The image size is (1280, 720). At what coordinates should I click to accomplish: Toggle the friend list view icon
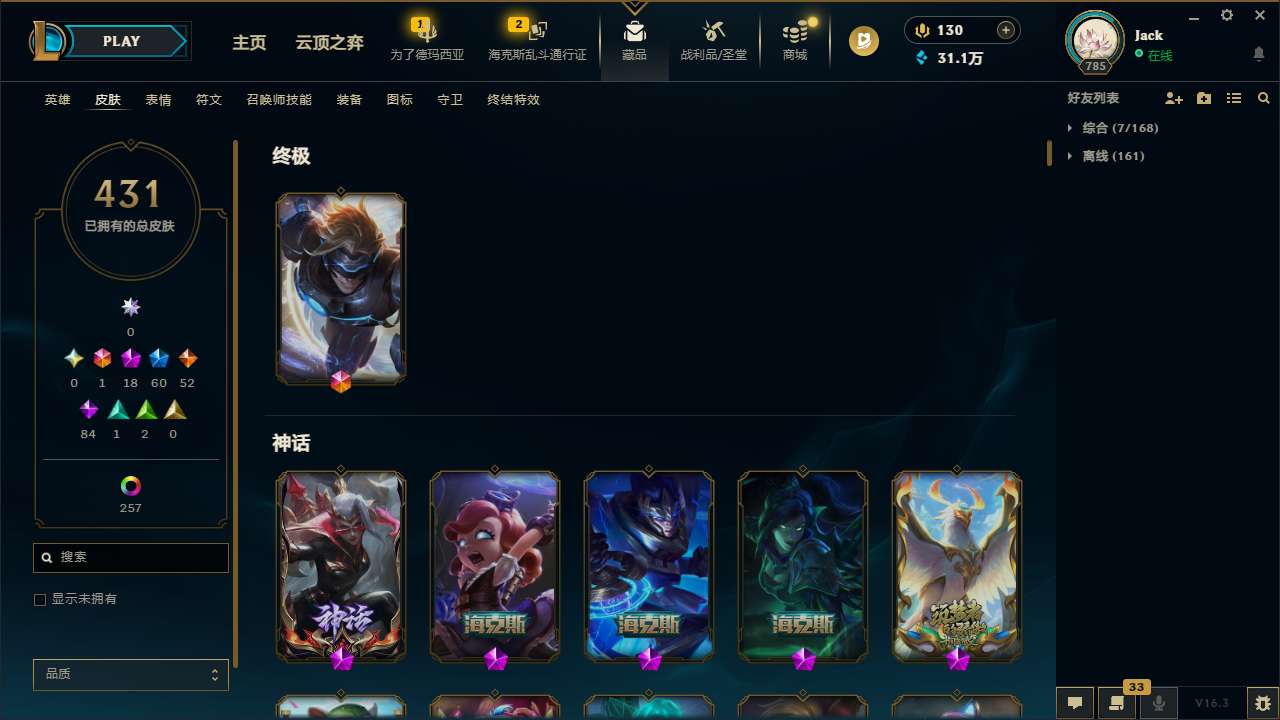point(1234,98)
